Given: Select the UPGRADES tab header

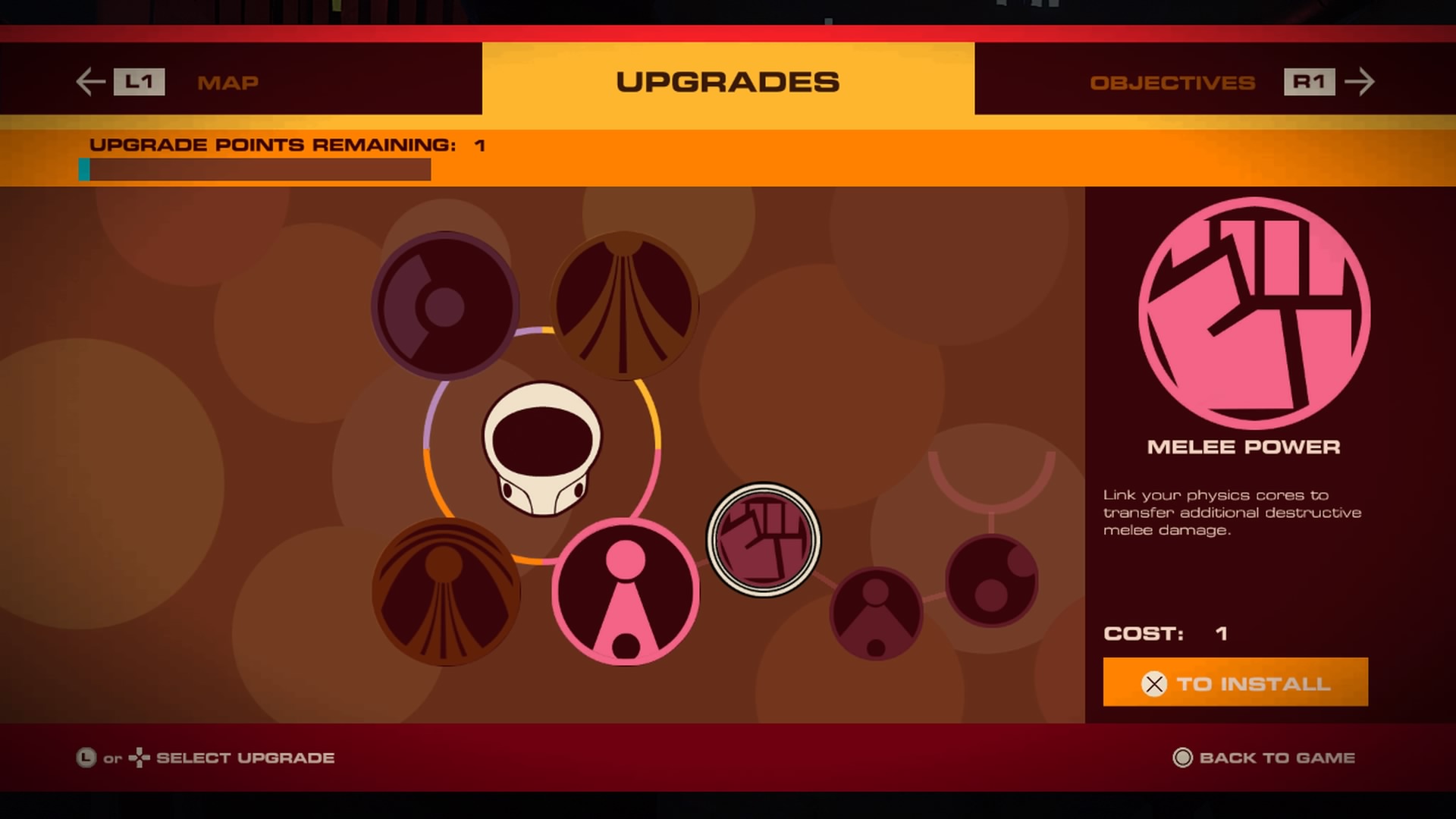Looking at the screenshot, I should (x=727, y=81).
